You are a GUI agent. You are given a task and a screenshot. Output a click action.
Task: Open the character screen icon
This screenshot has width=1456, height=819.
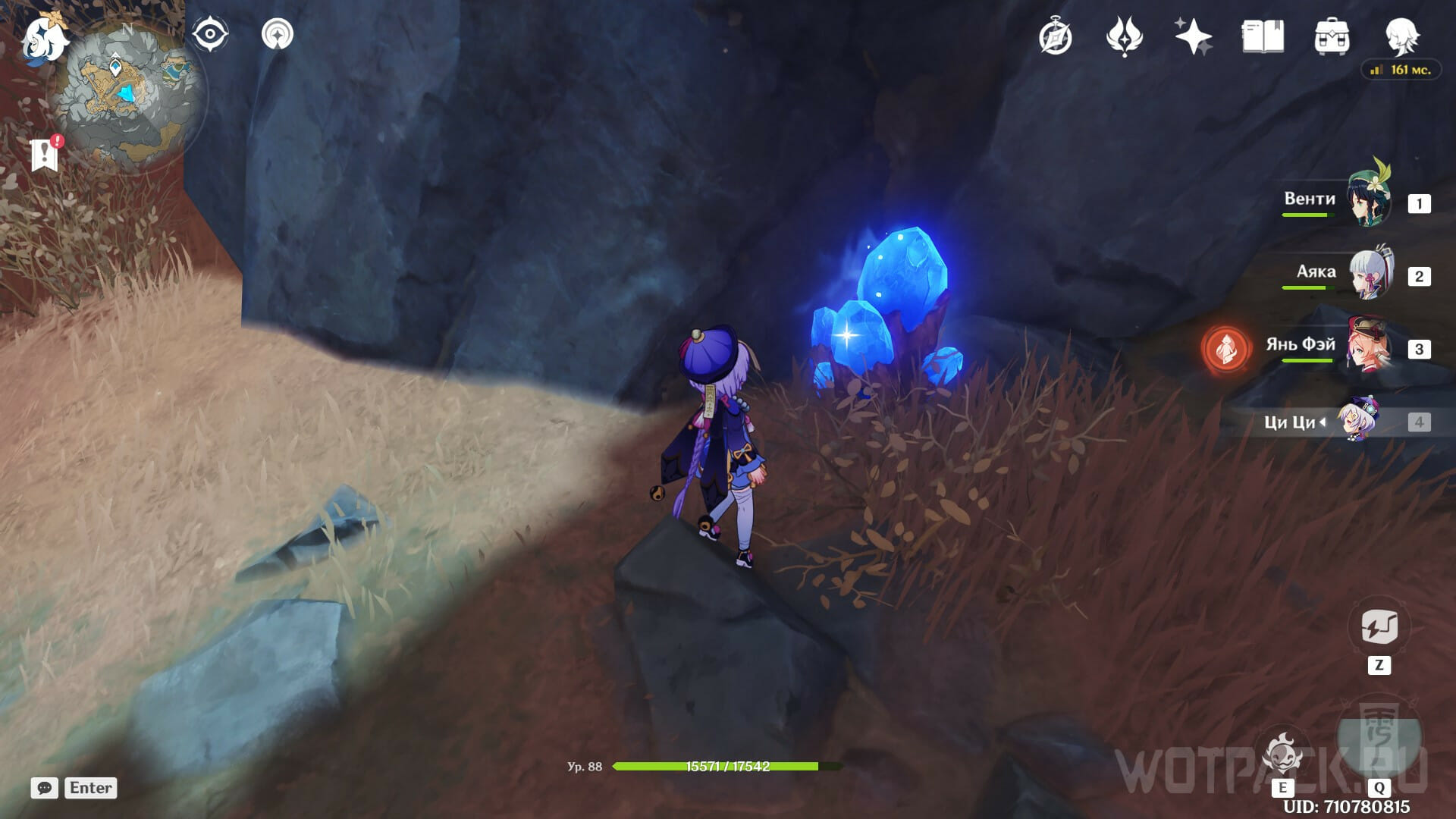click(1401, 36)
